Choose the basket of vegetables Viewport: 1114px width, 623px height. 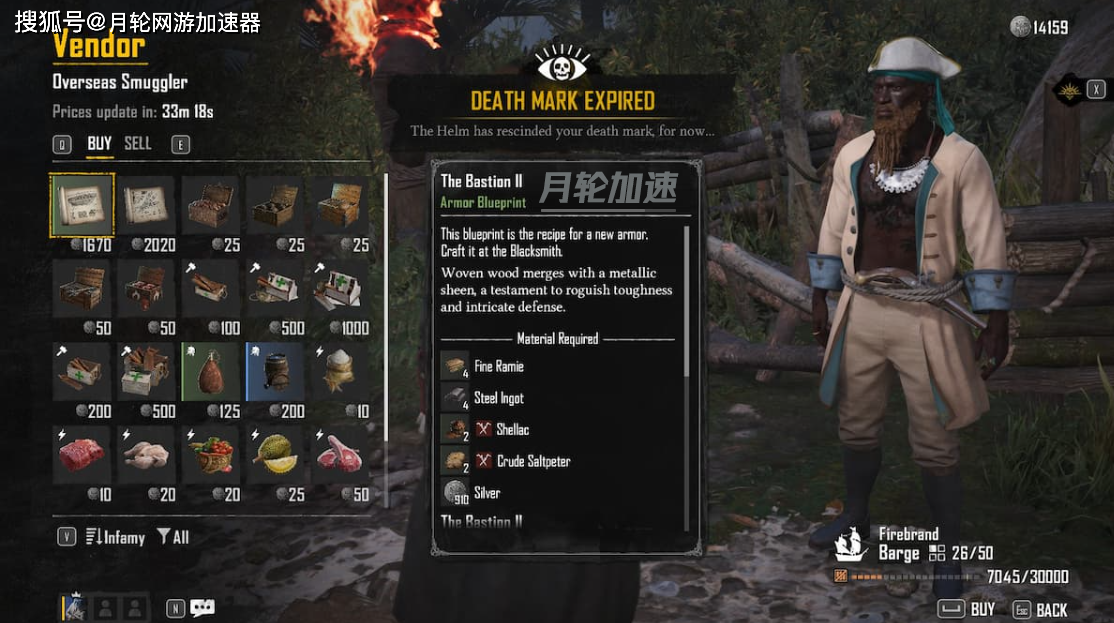[x=210, y=455]
